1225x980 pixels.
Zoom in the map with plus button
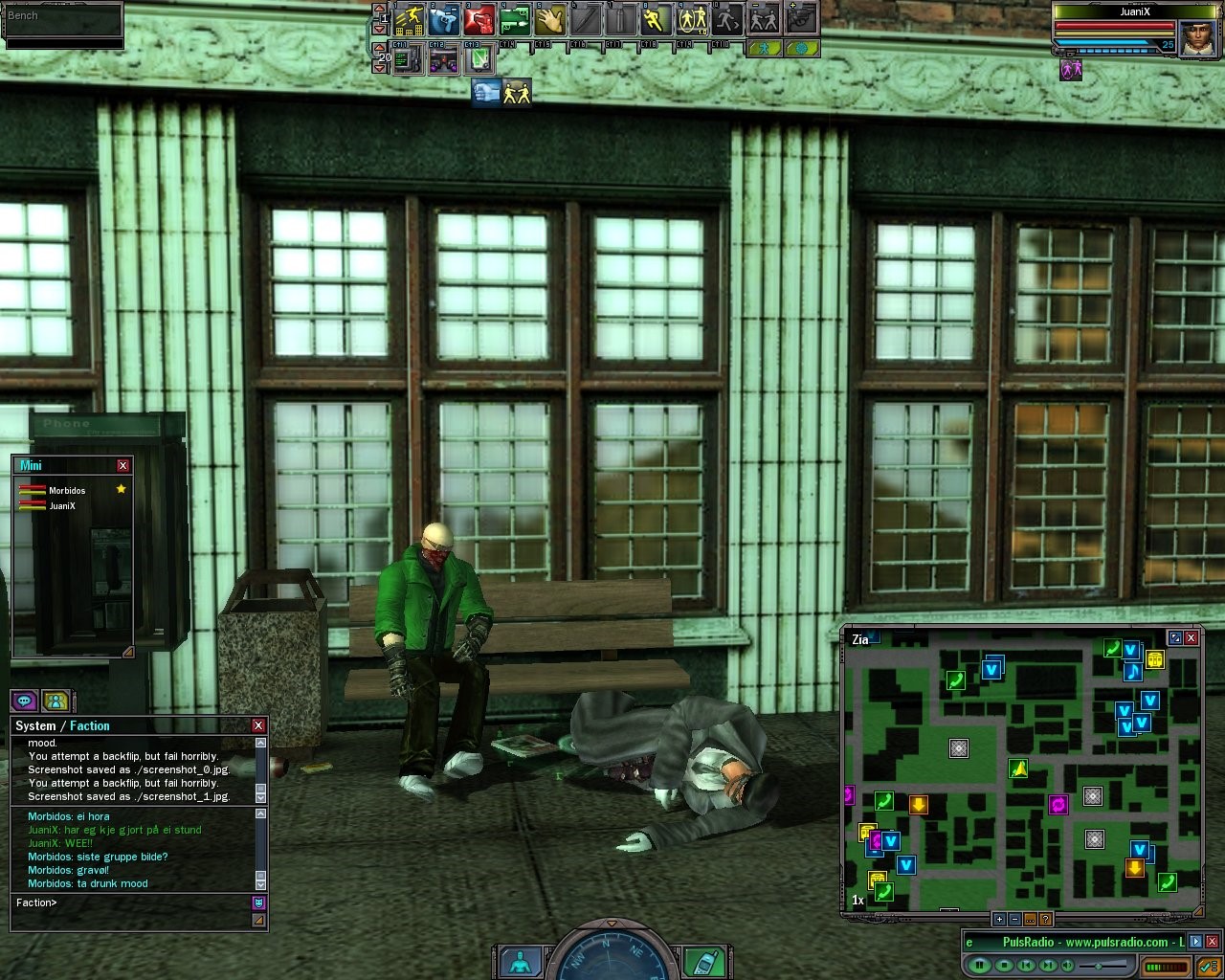[999, 919]
